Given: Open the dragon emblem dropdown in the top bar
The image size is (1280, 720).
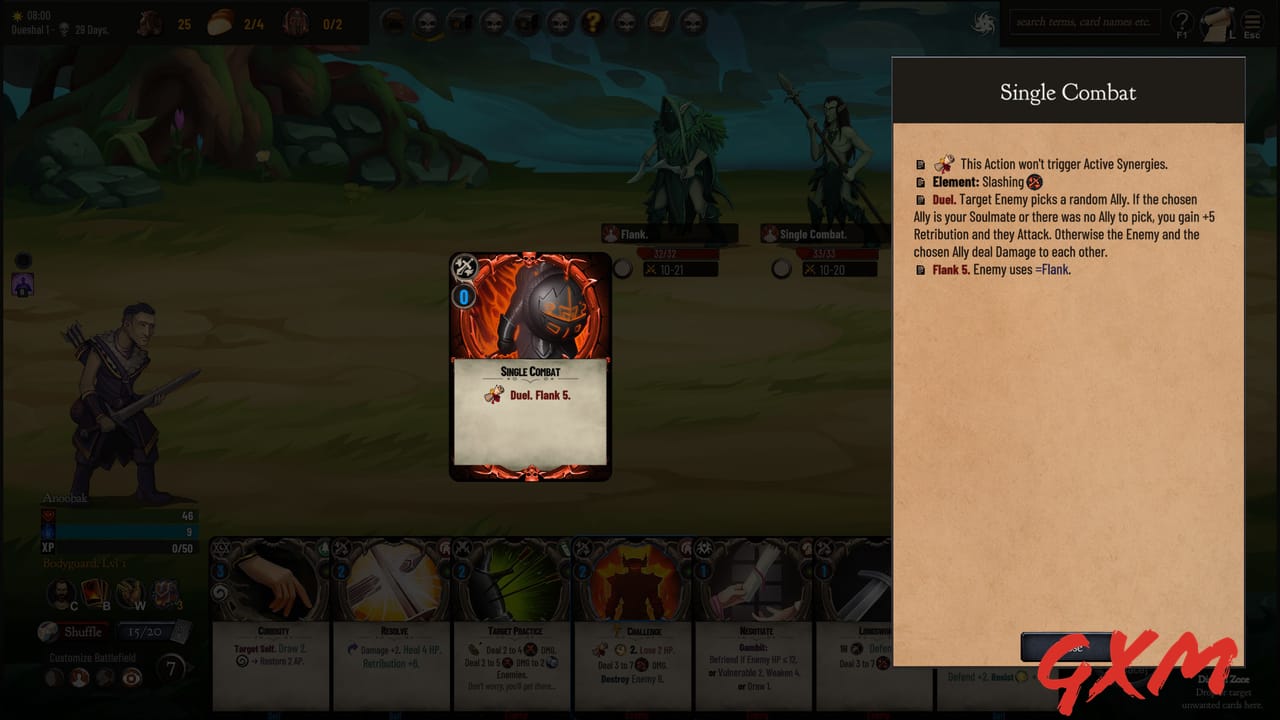Looking at the screenshot, I should click(980, 22).
